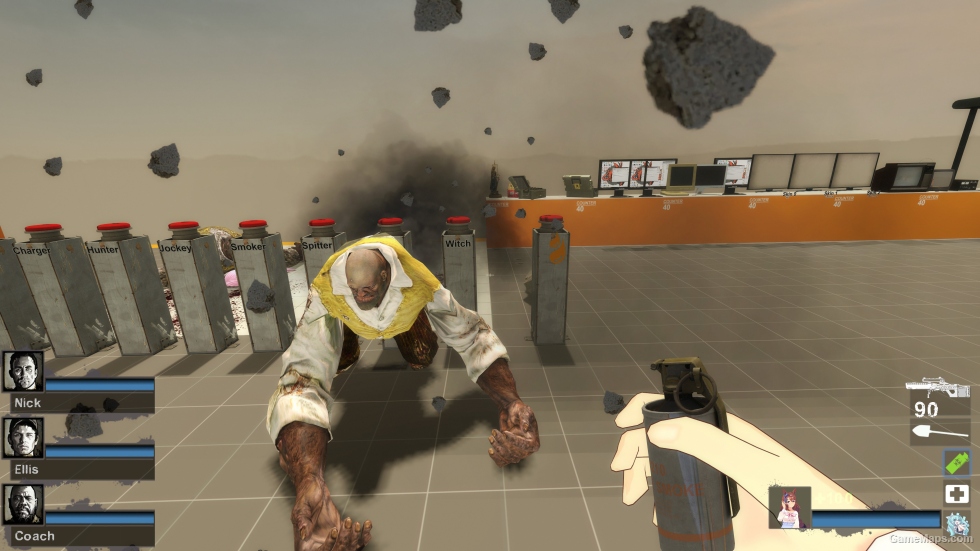Image resolution: width=980 pixels, height=551 pixels.
Task: Switch to the shovel melee weapon
Action: click(x=940, y=432)
